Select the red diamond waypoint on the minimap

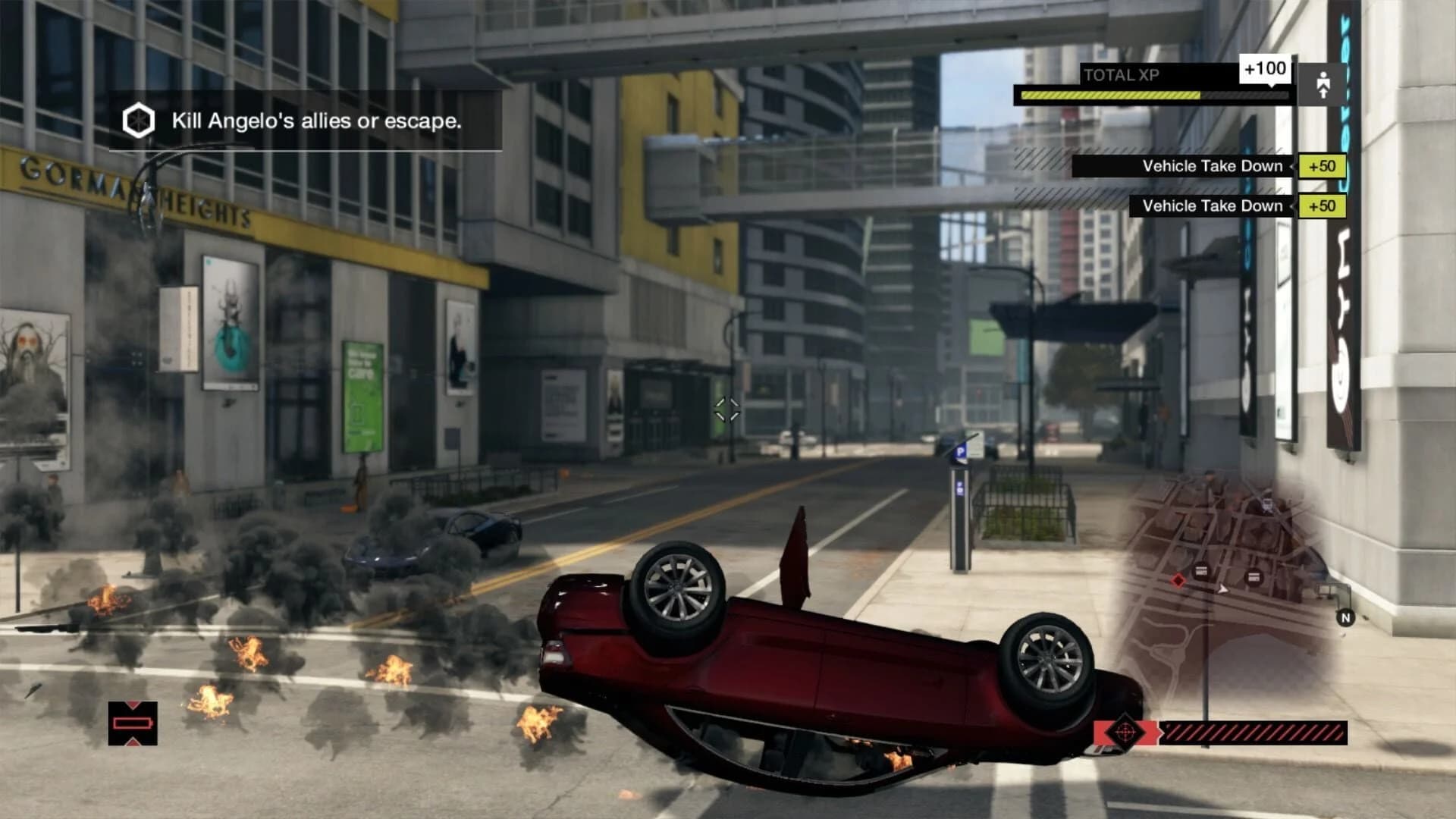pyautogui.click(x=1178, y=581)
